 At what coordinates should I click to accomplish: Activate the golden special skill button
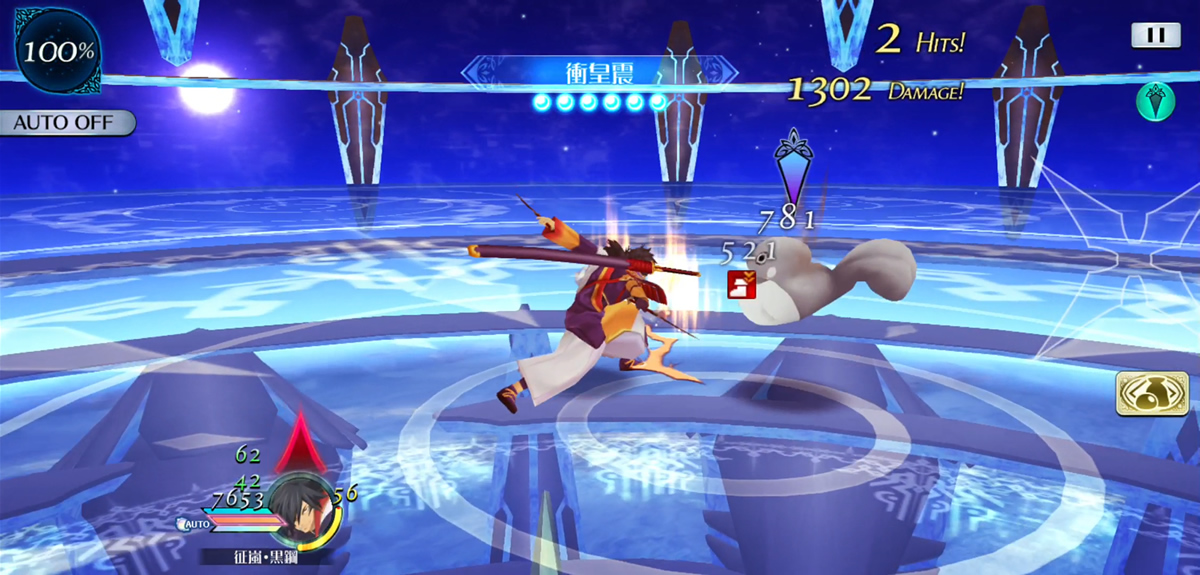click(x=1145, y=393)
